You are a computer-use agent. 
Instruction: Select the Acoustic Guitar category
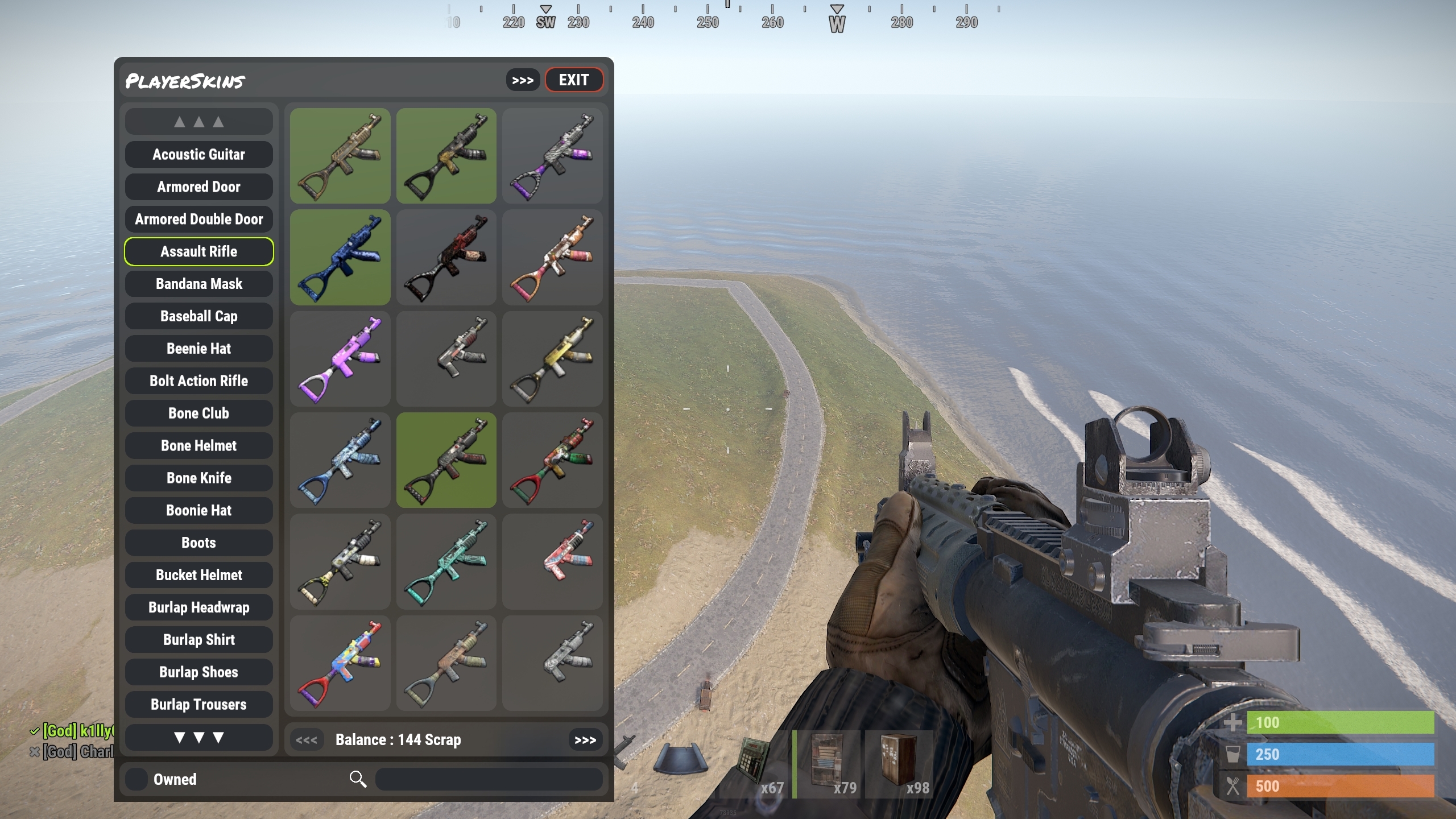pos(198,155)
